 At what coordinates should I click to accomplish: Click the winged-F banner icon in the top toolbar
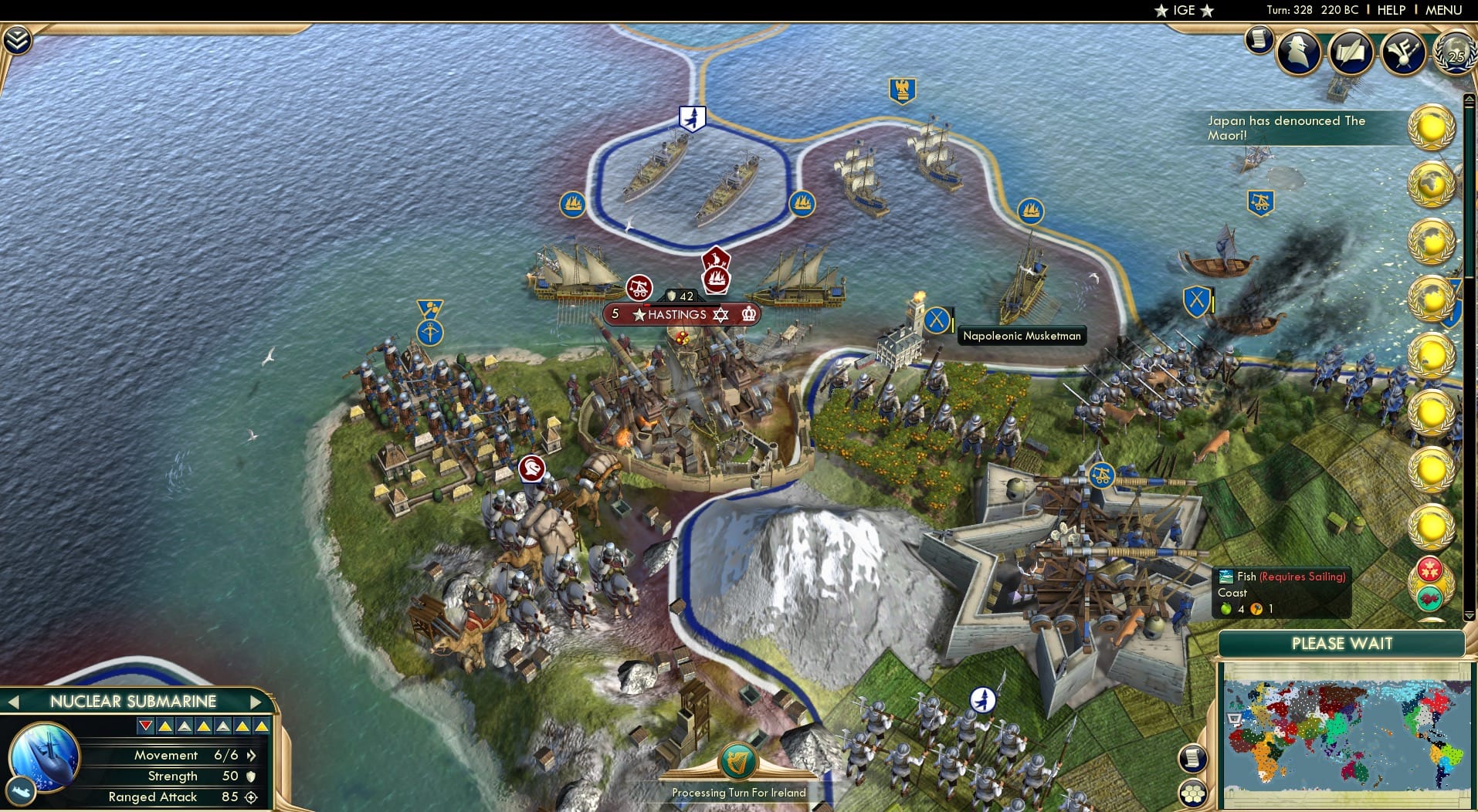tap(1405, 52)
